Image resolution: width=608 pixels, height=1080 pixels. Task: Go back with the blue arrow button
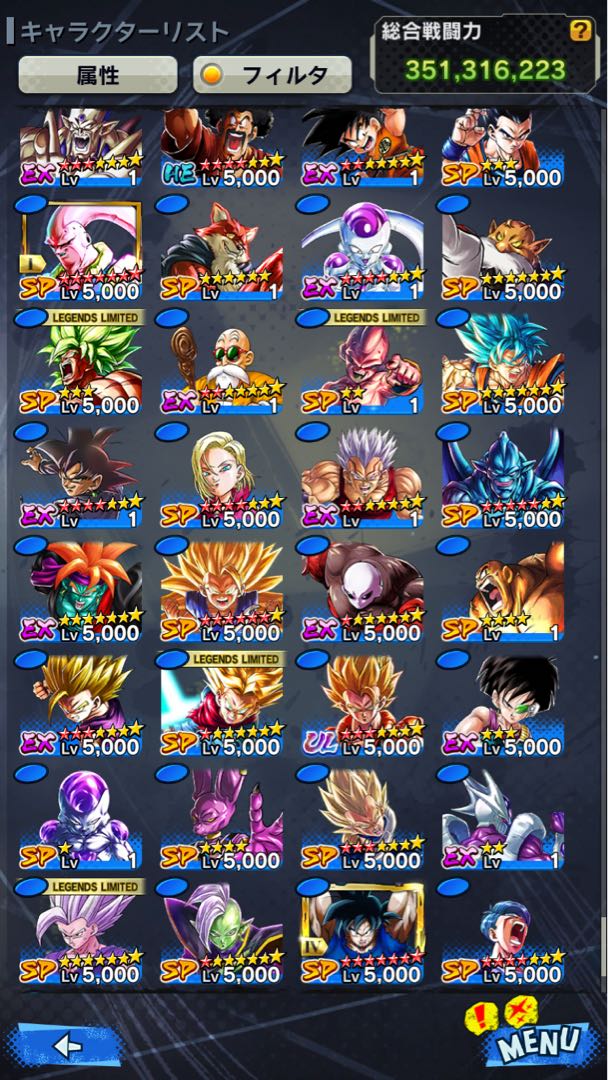coord(66,1045)
